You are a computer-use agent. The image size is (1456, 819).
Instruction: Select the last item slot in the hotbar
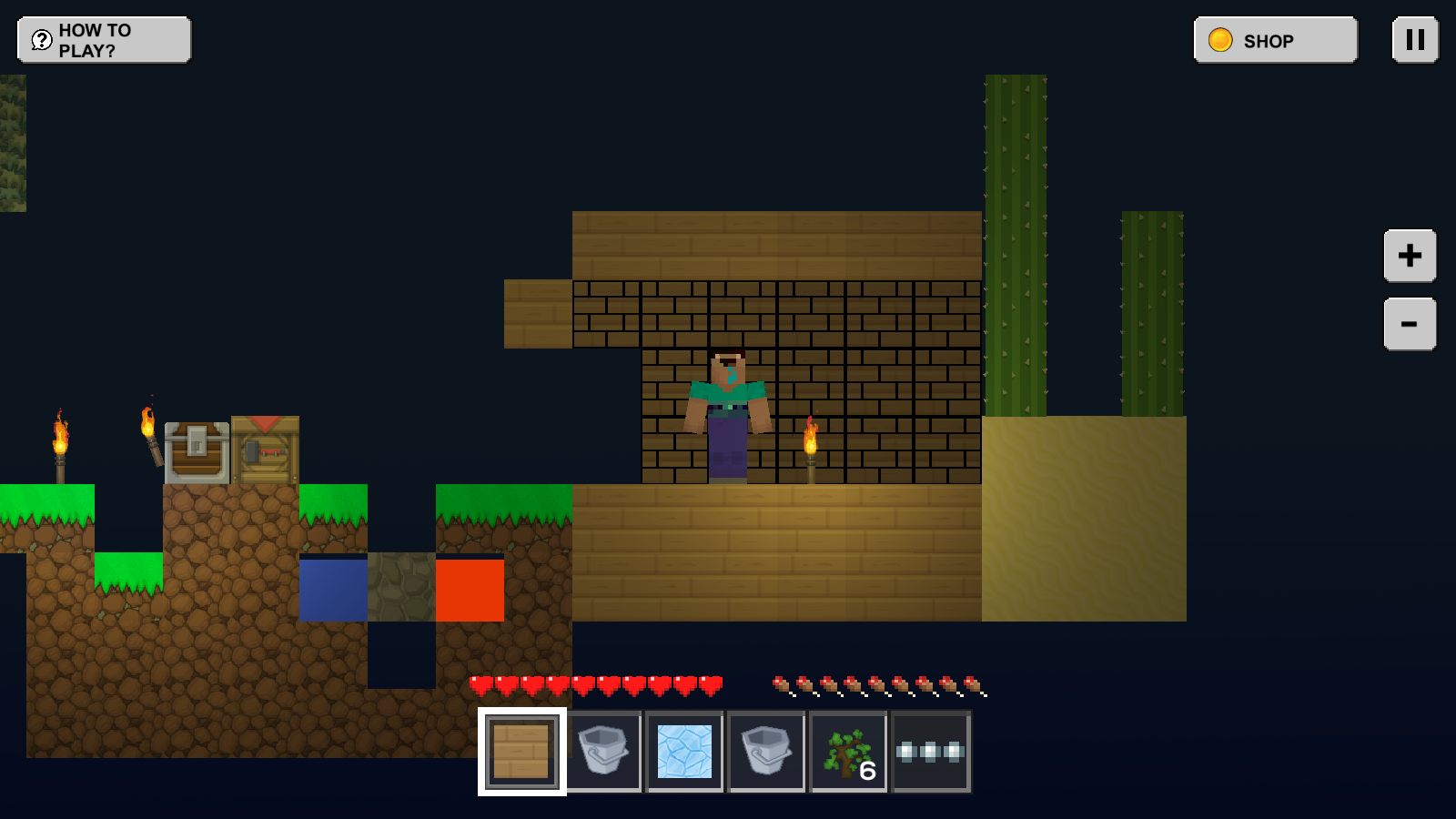tap(929, 752)
